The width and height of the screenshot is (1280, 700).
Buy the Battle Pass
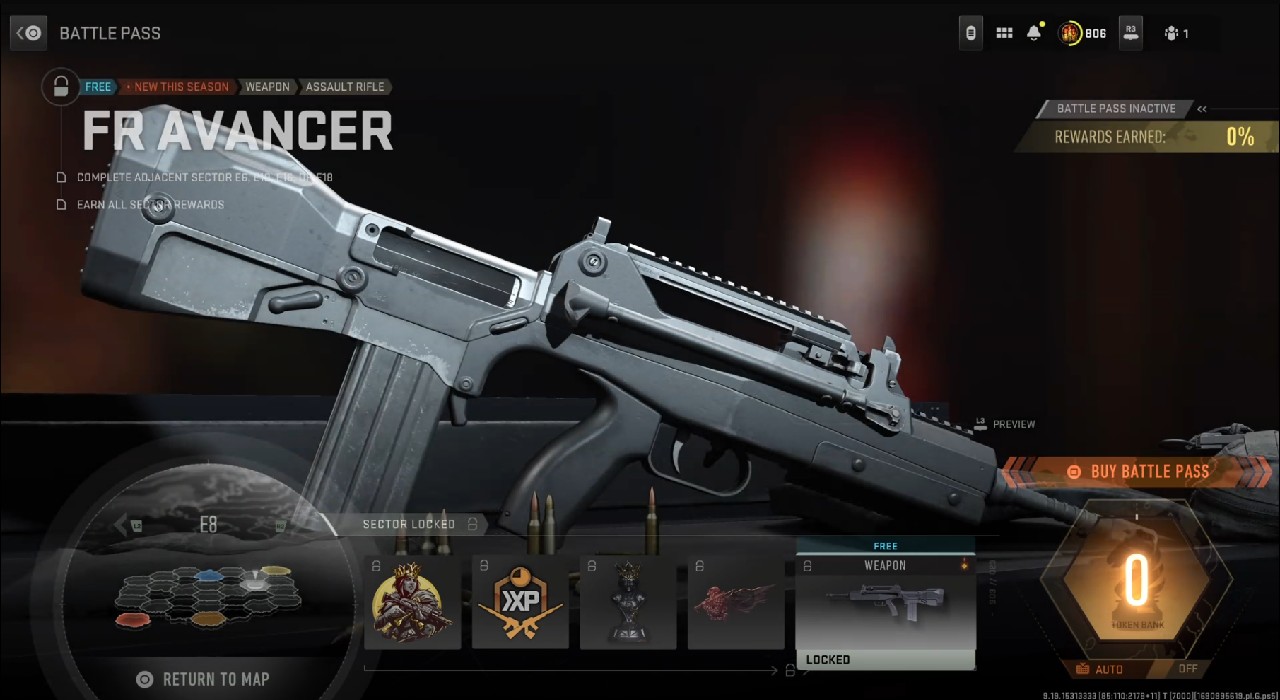tap(1138, 472)
